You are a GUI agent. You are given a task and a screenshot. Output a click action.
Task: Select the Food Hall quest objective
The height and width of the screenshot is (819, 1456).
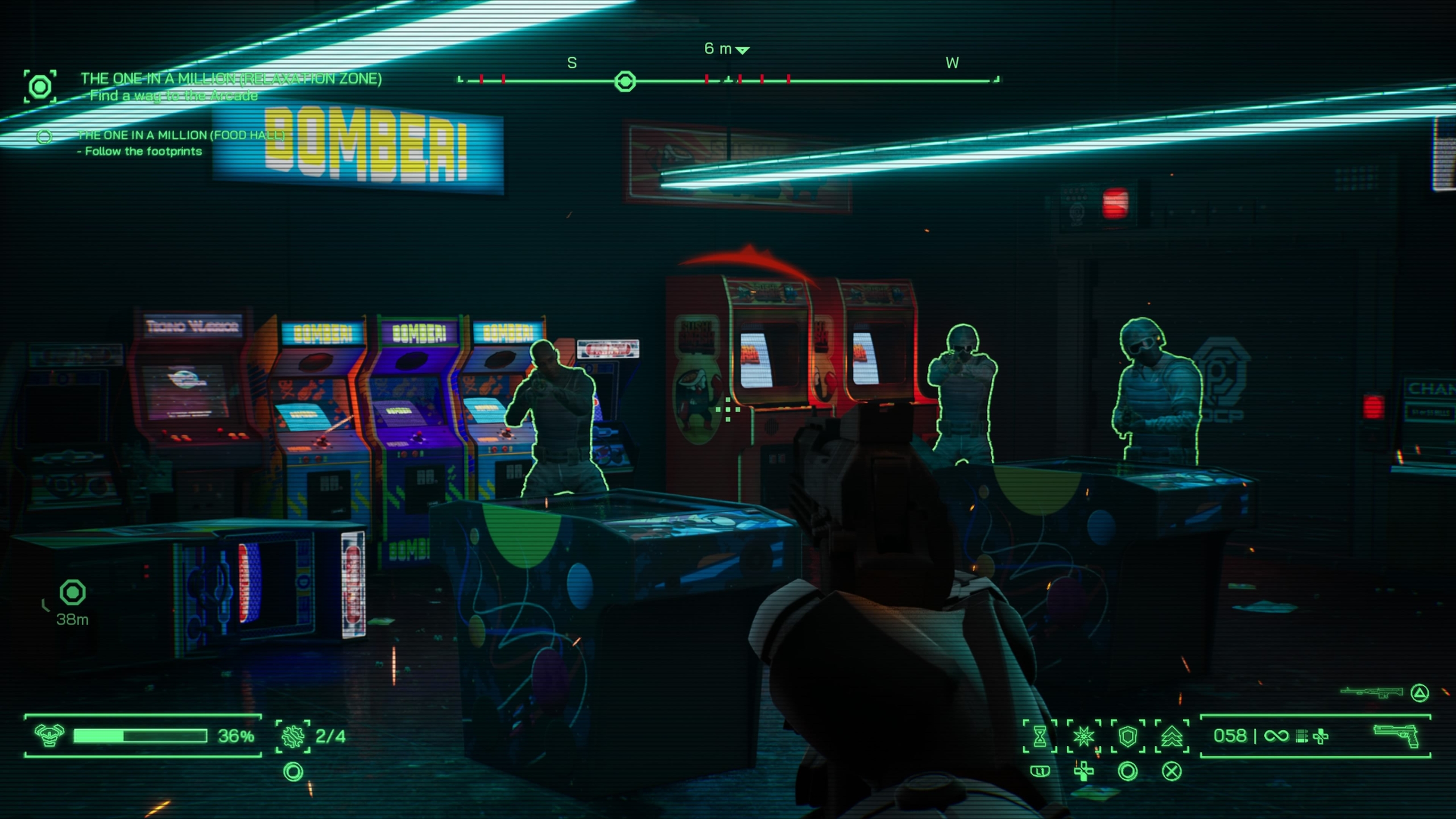tap(181, 135)
